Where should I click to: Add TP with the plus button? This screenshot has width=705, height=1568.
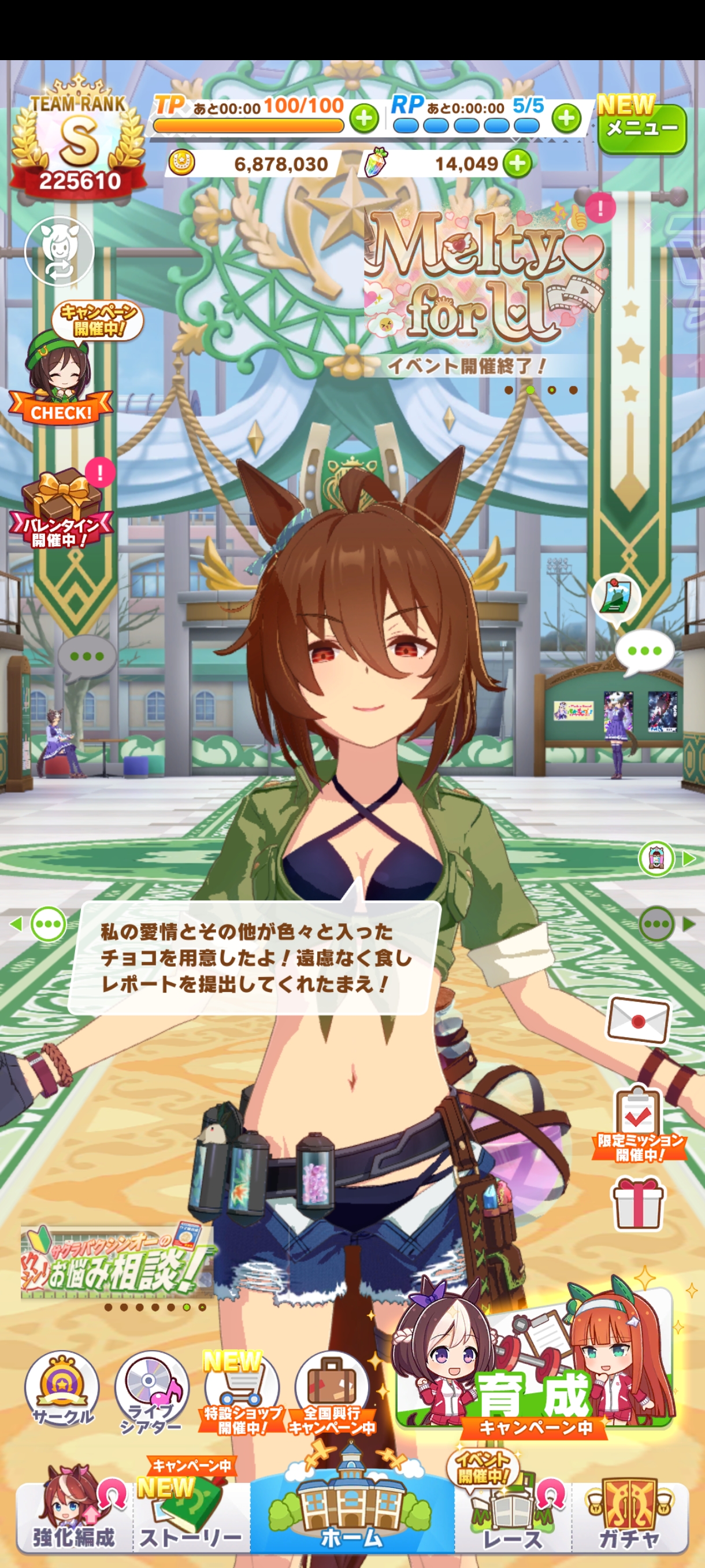[x=363, y=118]
